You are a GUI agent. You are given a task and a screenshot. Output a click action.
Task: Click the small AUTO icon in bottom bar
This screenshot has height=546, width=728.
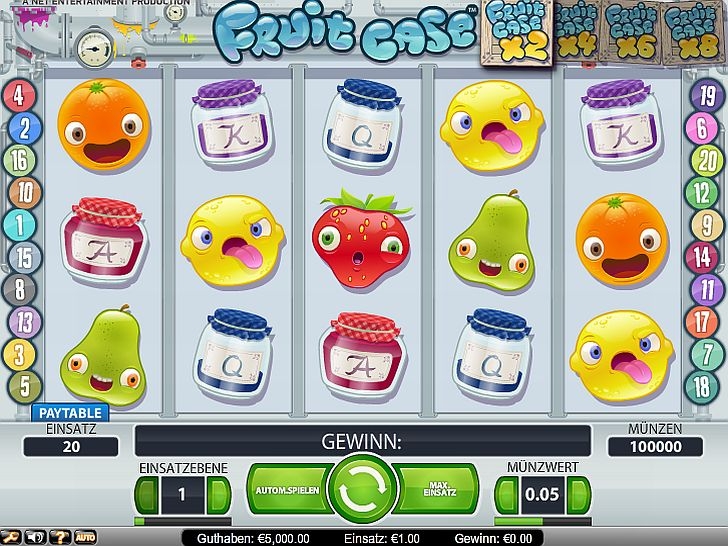click(x=84, y=538)
